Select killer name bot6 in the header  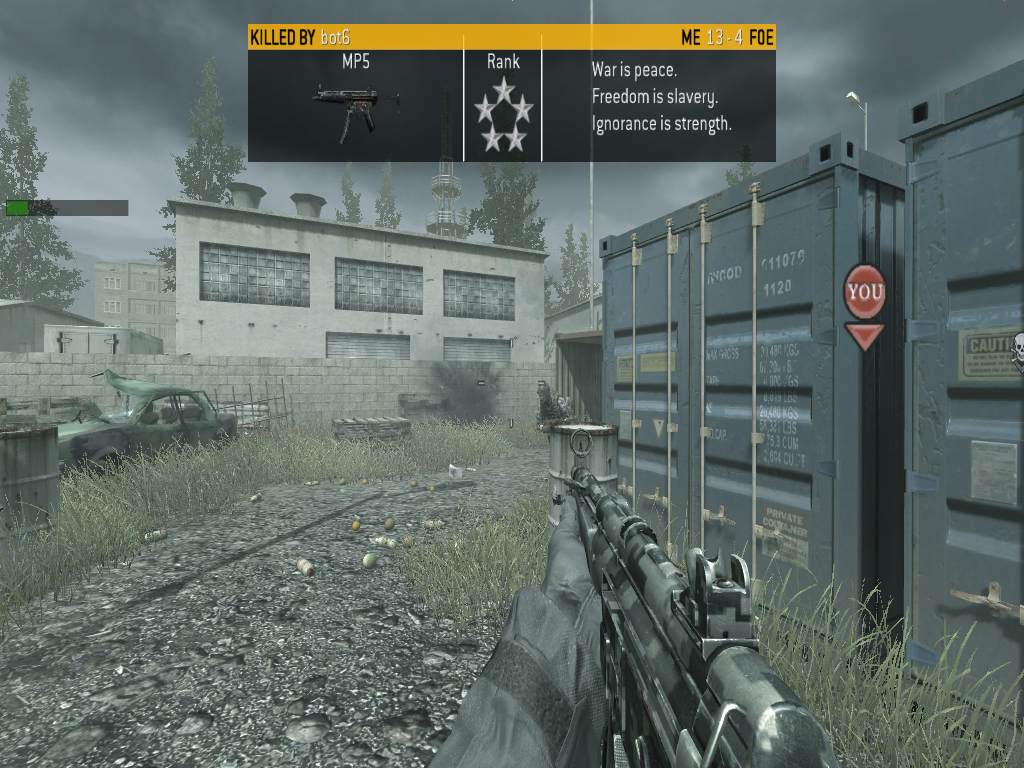pyautogui.click(x=338, y=38)
